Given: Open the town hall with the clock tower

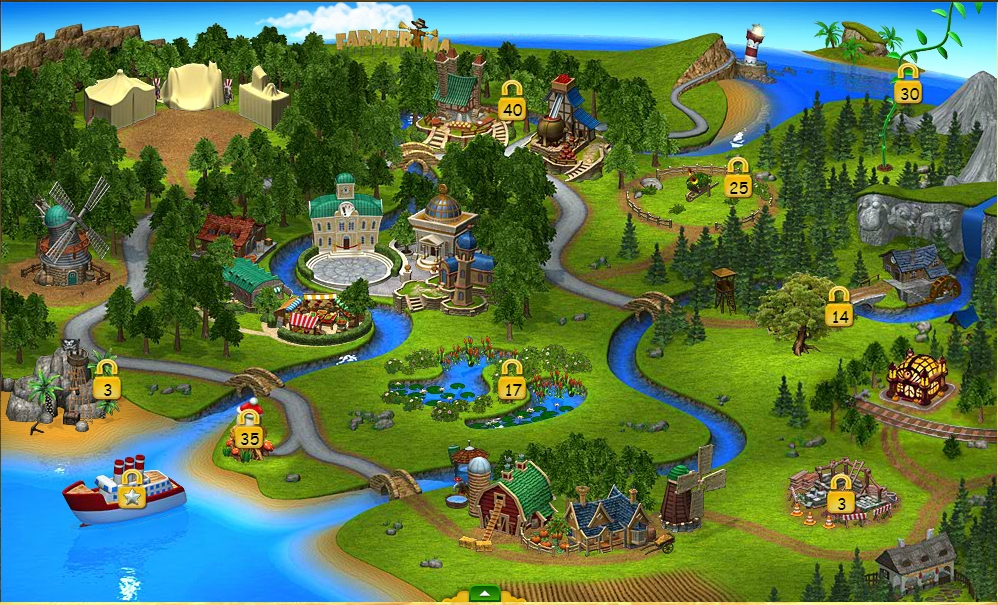Looking at the screenshot, I should coord(346,220).
